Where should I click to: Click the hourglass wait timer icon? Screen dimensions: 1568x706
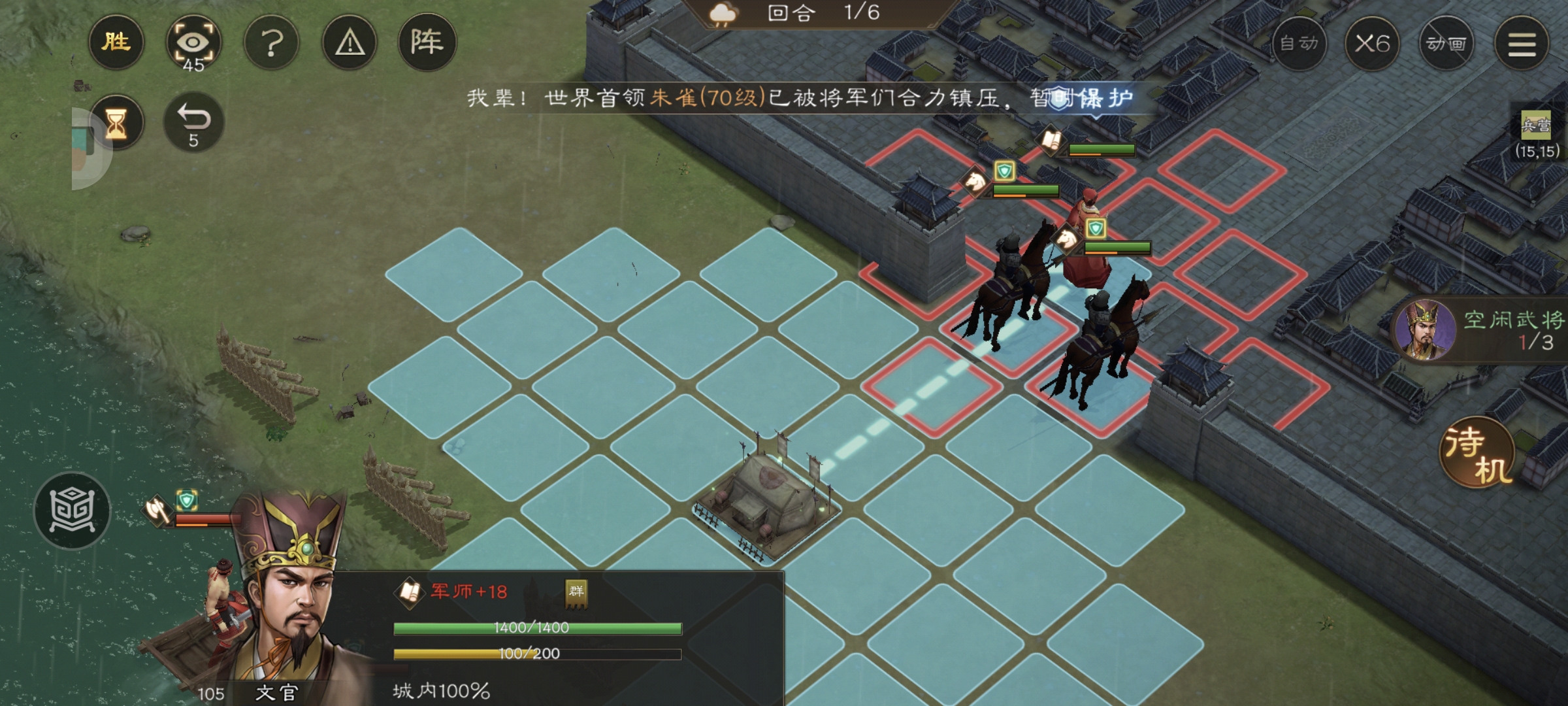116,122
